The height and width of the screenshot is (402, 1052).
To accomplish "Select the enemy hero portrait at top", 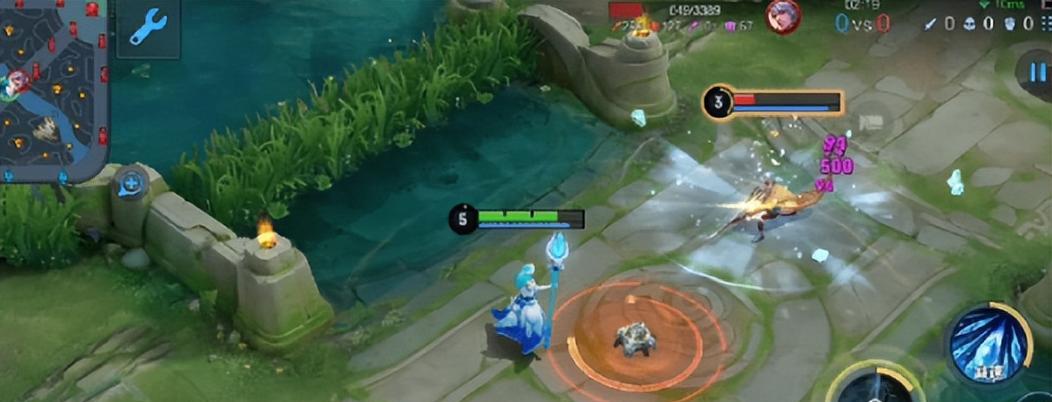I will (x=783, y=17).
